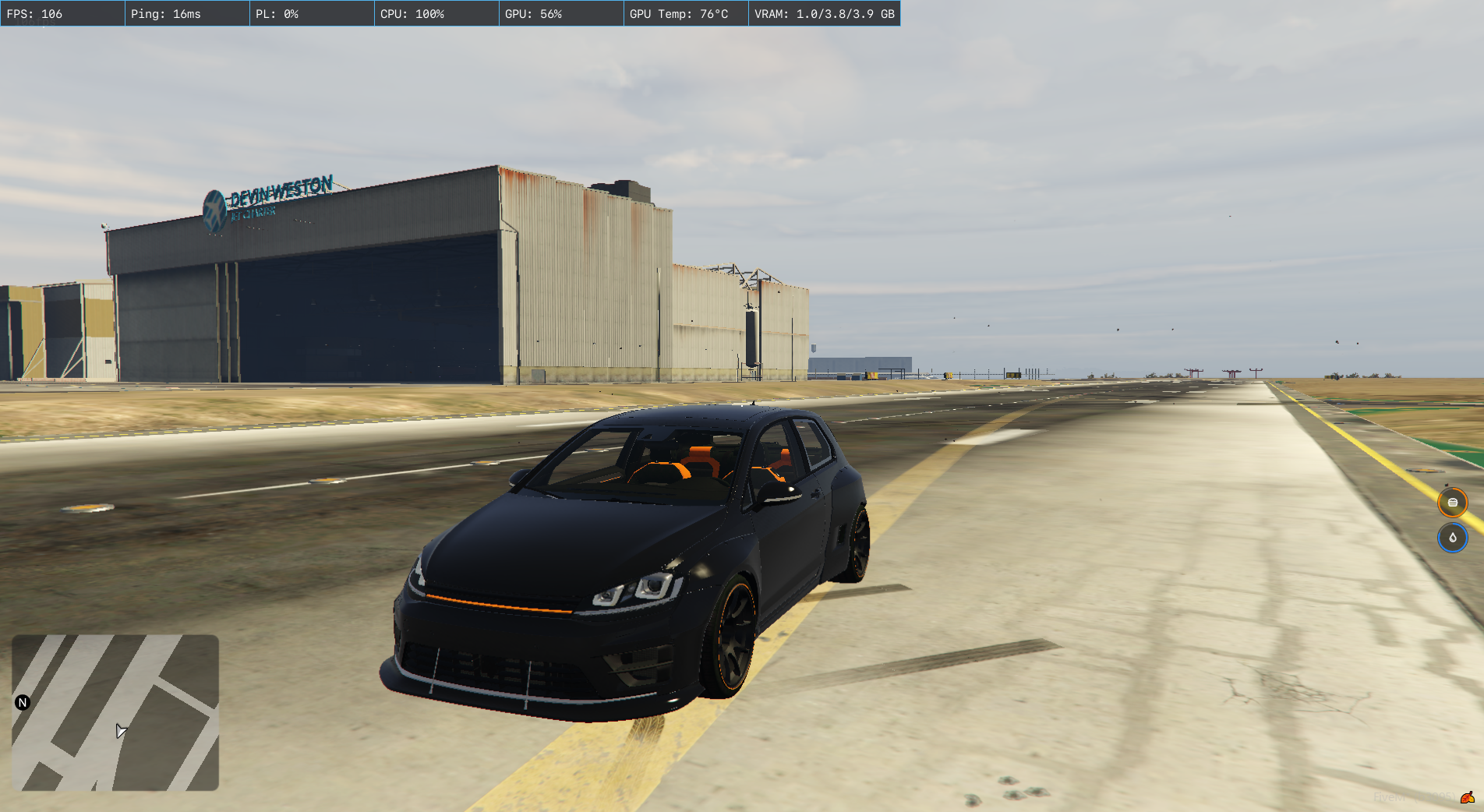This screenshot has height=812, width=1484.
Task: Click the north compass marker on minimap
Action: pos(23,702)
